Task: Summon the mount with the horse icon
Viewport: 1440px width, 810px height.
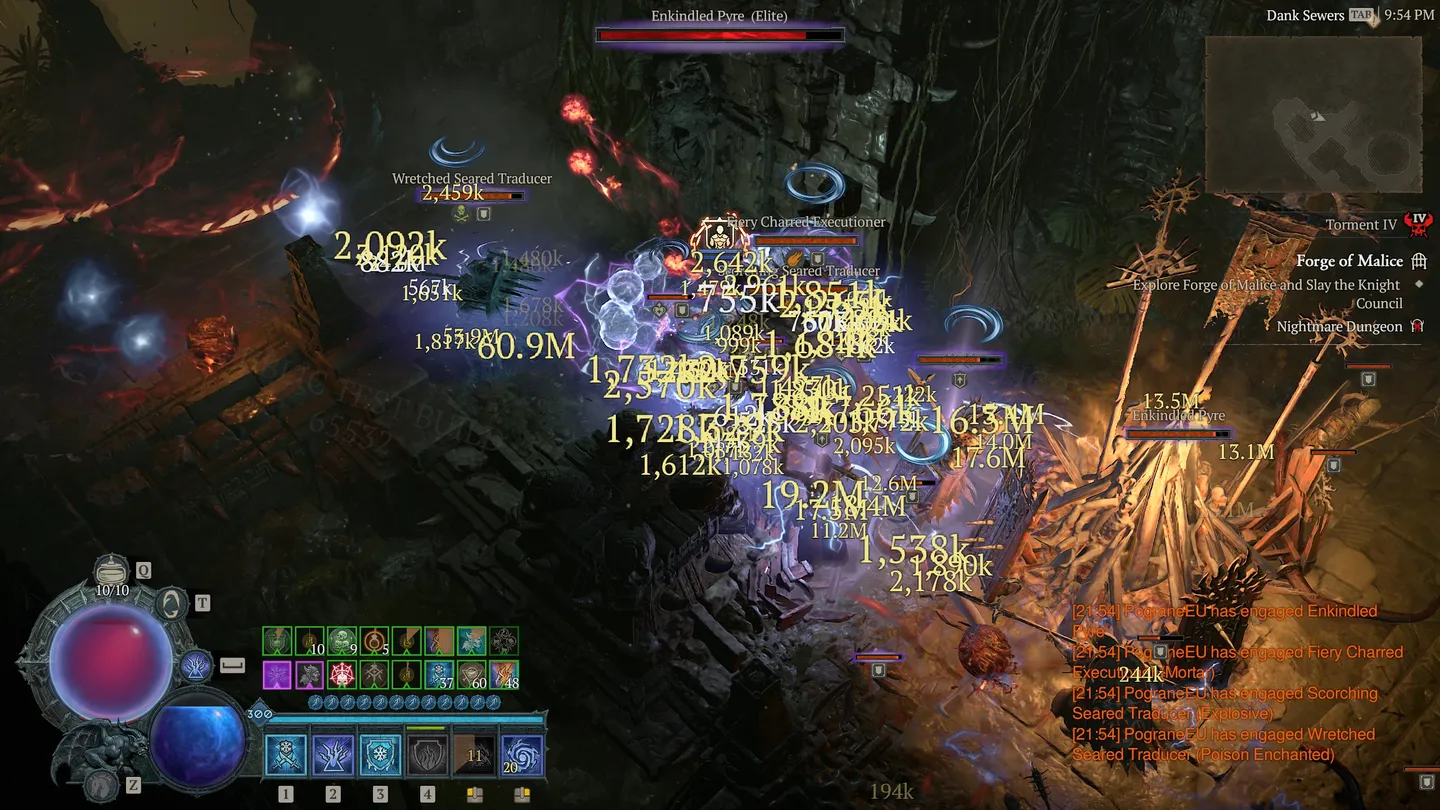Action: point(100,785)
